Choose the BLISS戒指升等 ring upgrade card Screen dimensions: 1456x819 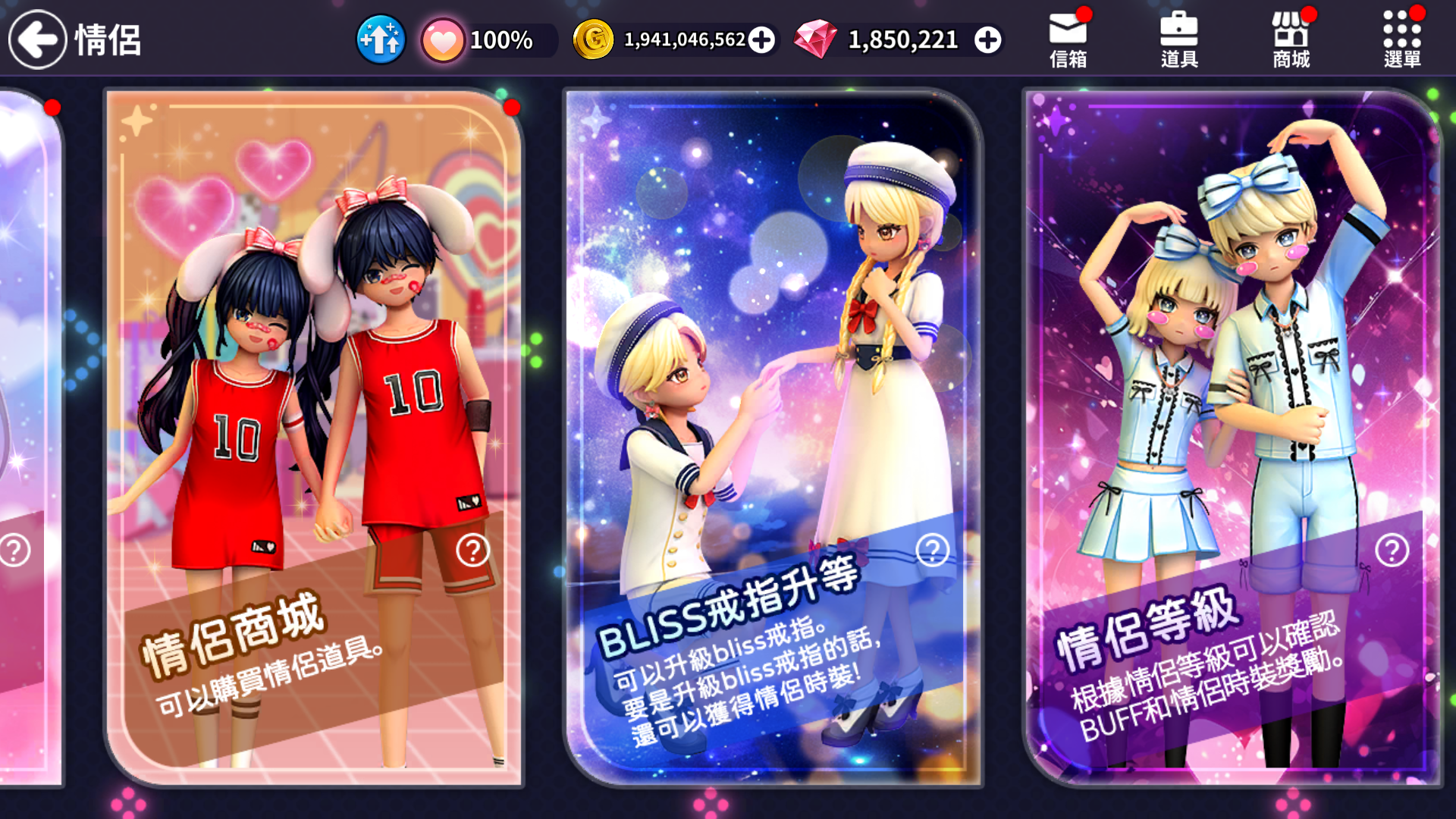(x=772, y=379)
